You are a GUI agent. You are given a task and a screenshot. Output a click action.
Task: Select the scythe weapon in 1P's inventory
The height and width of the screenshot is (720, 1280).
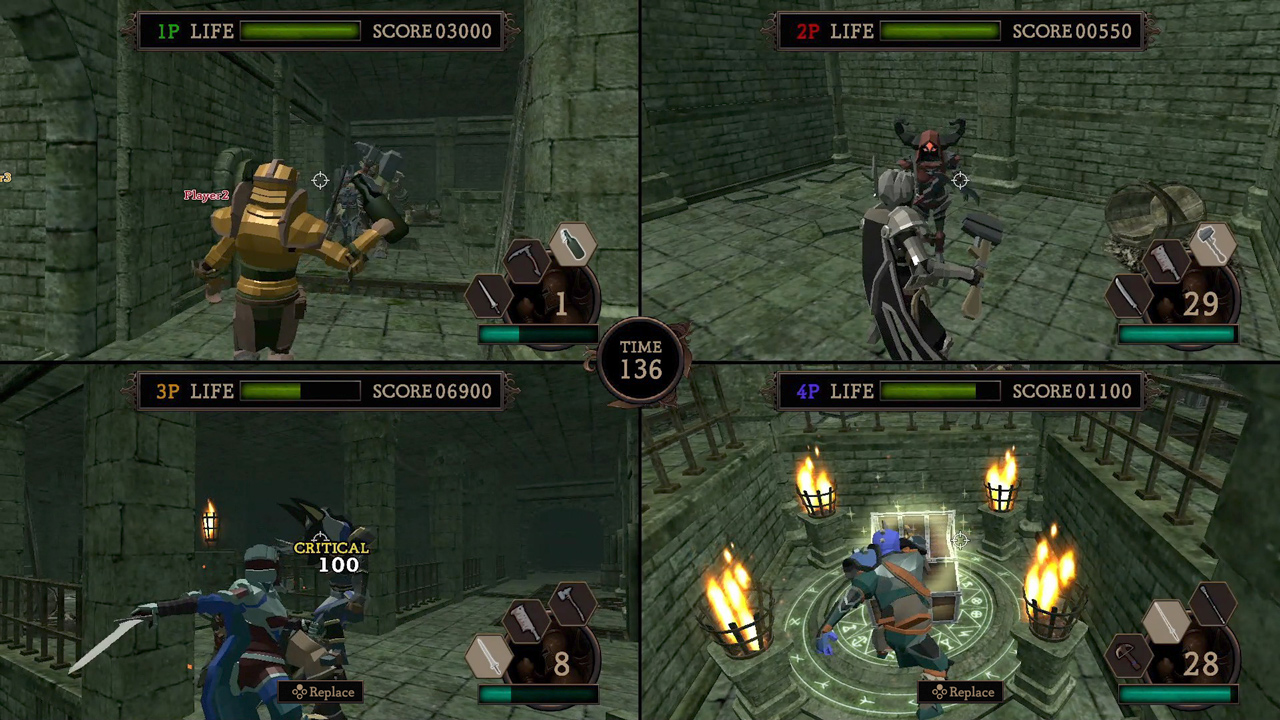(x=525, y=262)
